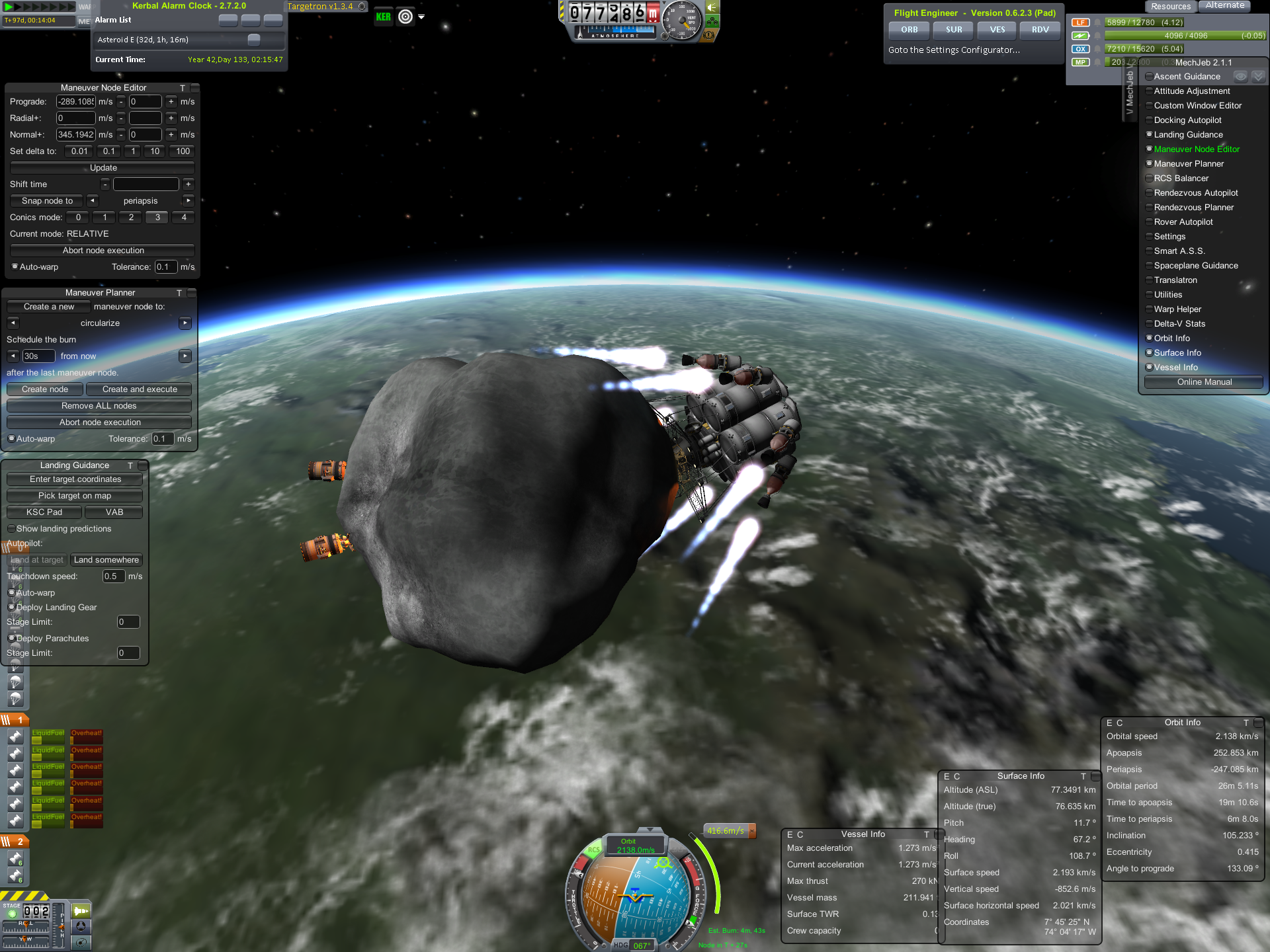Open the ORB tab in Flight Engineer
Screen dimensions: 1270x952
pos(909,30)
